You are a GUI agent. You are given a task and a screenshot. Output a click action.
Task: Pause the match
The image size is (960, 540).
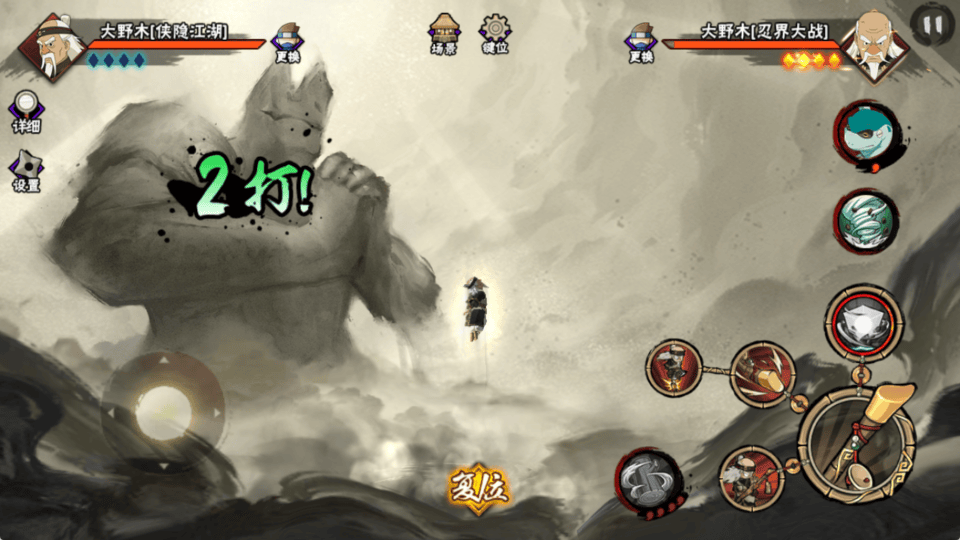point(932,26)
